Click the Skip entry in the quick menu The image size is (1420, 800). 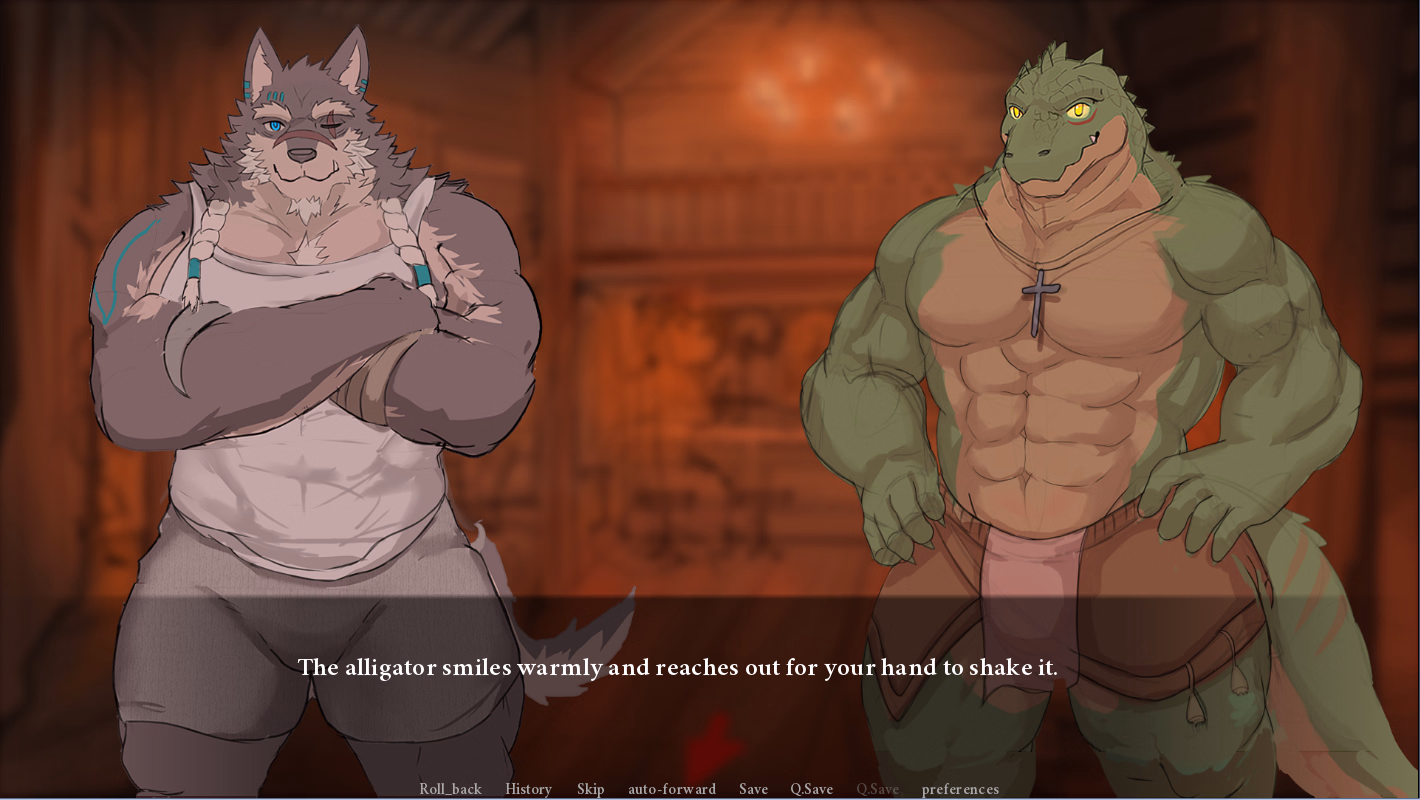point(590,789)
